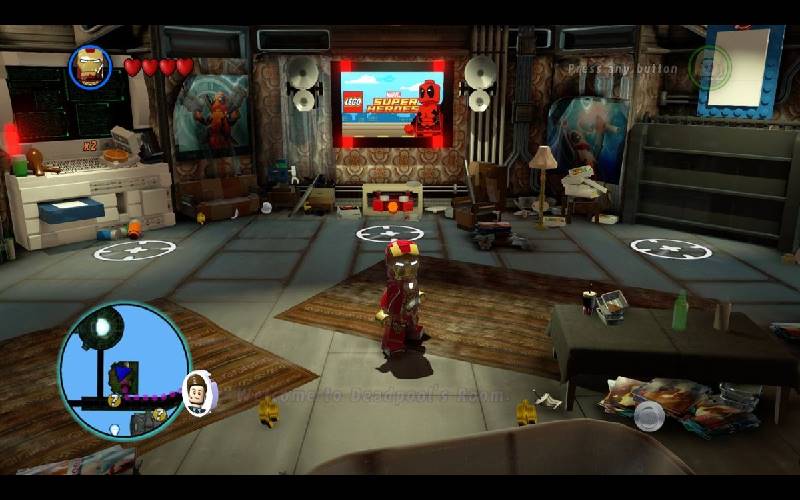Click the Iron Man character portrait

[x=90, y=66]
